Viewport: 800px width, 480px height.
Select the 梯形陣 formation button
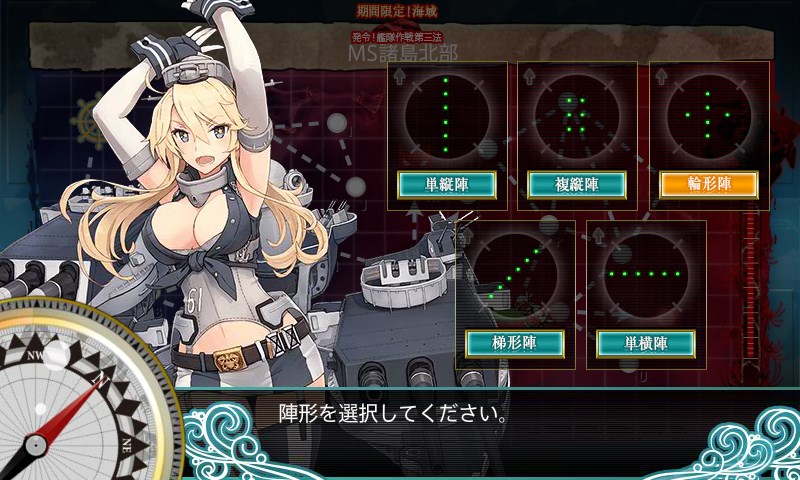click(x=514, y=344)
